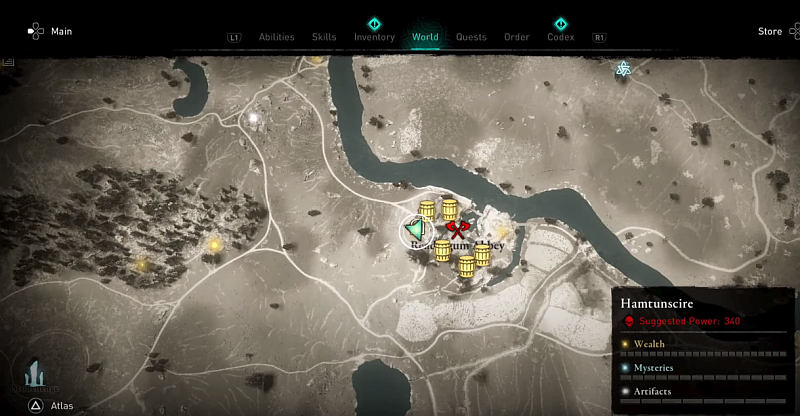Click the artifact marker on the map
The image size is (800, 416).
point(622,68)
